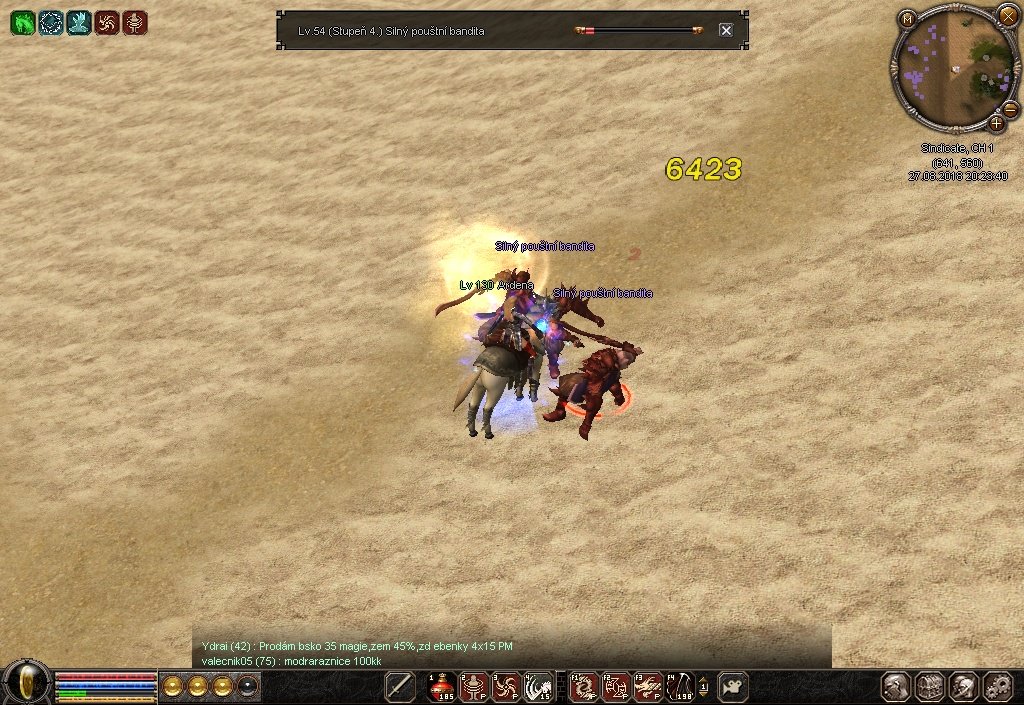Close the target info bar
The height and width of the screenshot is (705, 1024).
(726, 30)
